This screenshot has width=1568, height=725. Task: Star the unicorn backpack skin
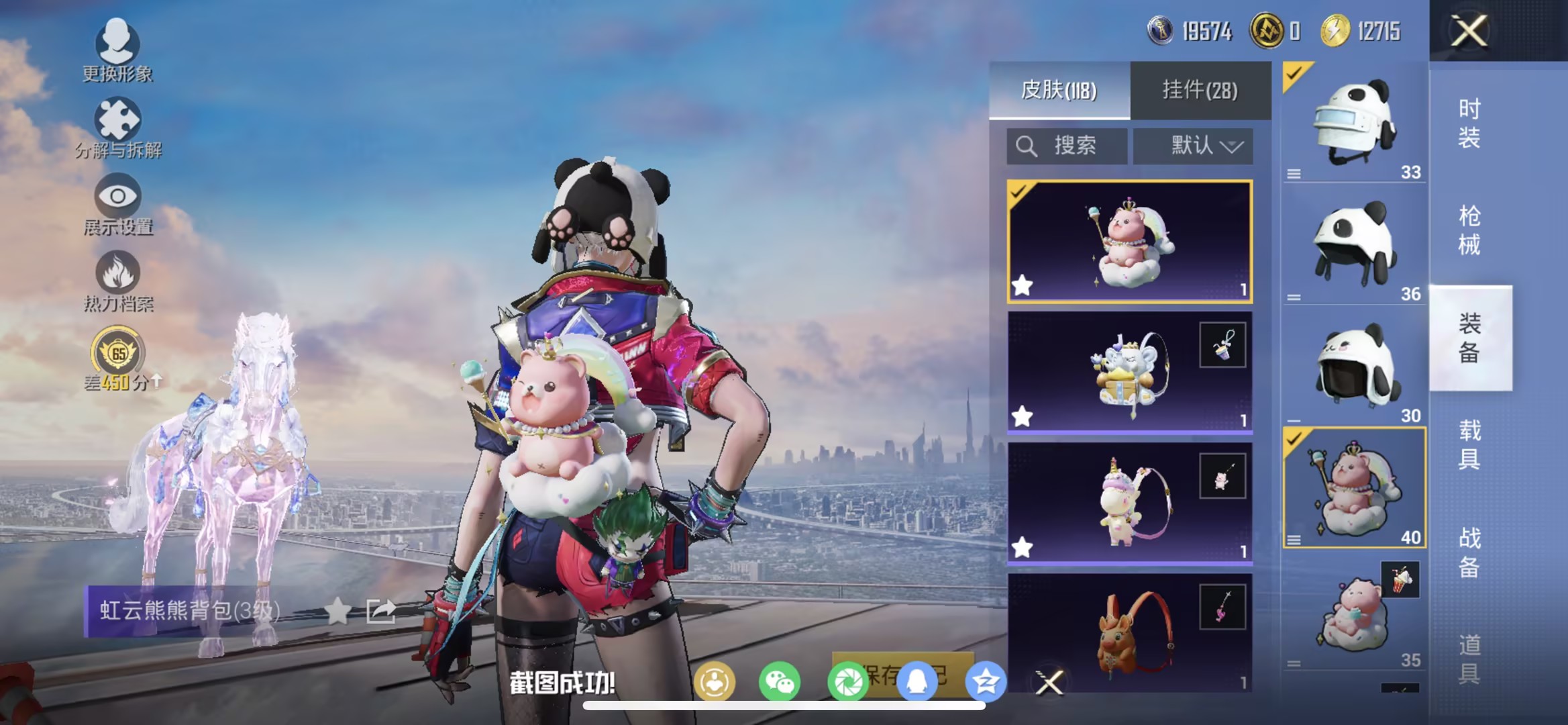1023,549
